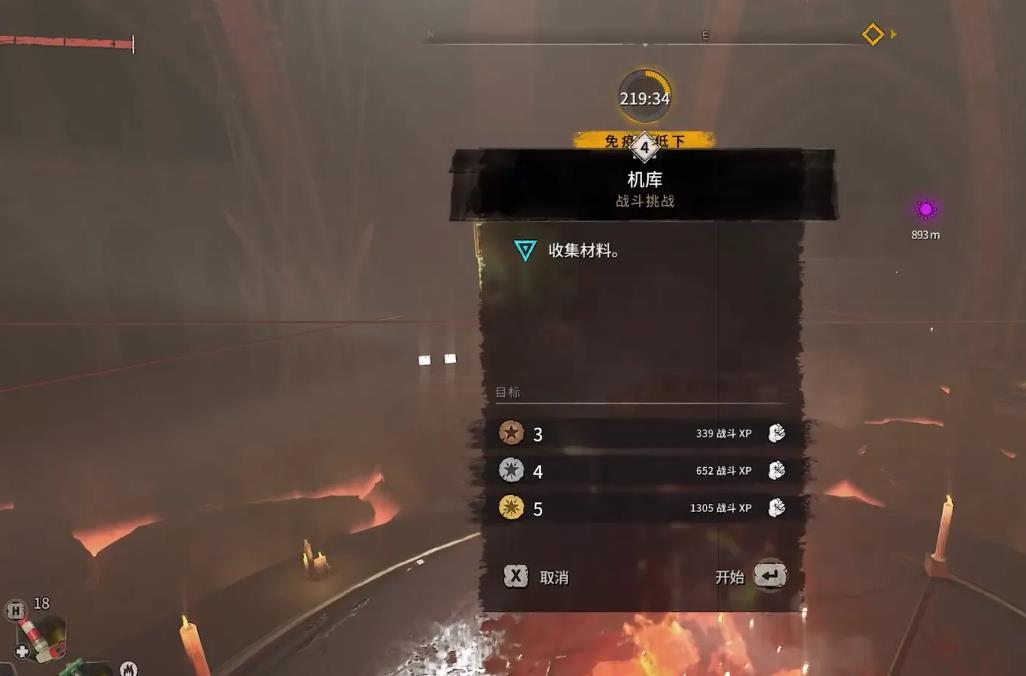Select the medkit item icon
Viewport: 1026px width, 676px height.
click(42, 636)
